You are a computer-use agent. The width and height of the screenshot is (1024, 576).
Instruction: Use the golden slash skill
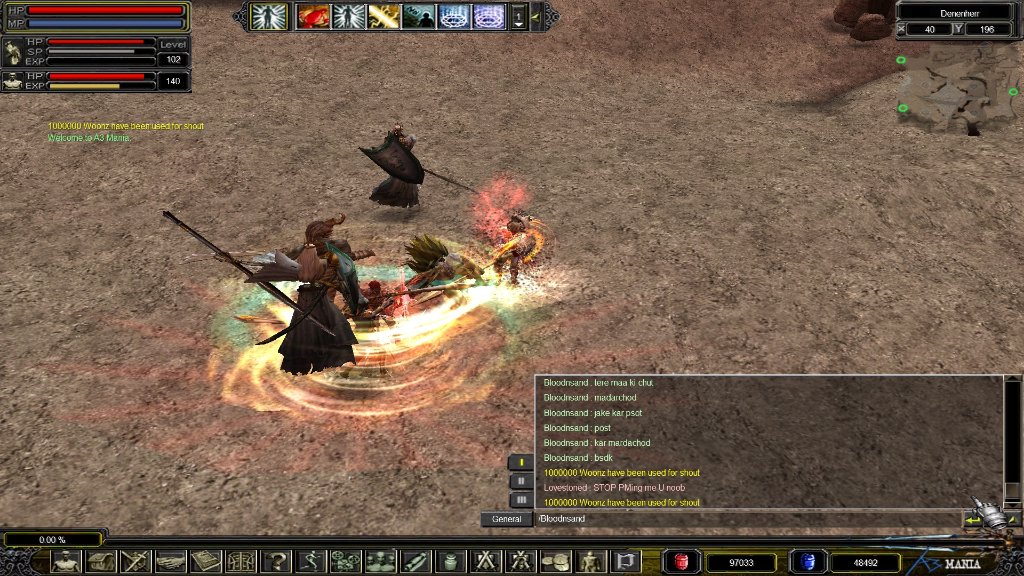[x=384, y=16]
